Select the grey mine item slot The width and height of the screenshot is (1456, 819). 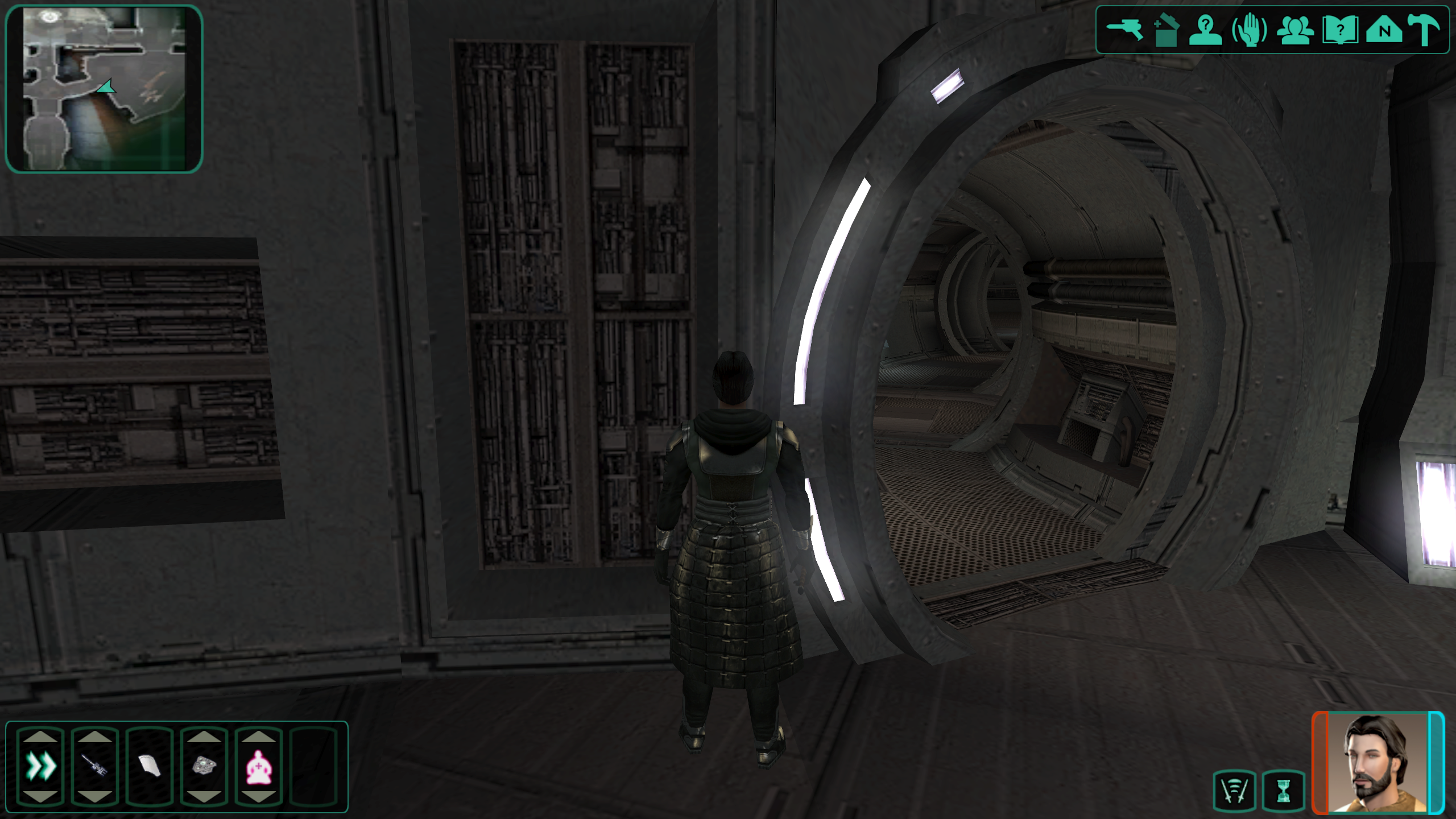pos(204,766)
